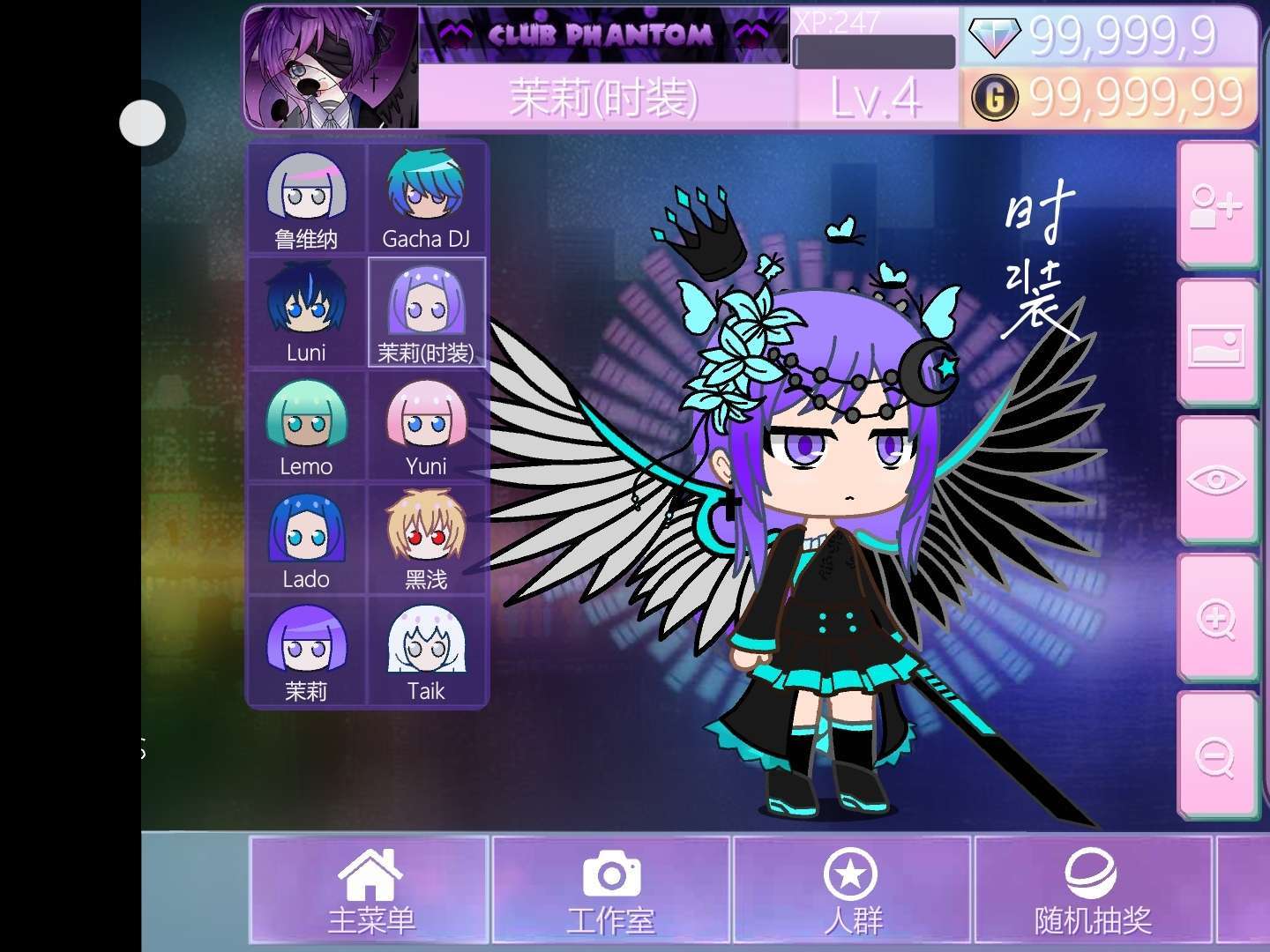Select the Lado character slot
This screenshot has height=952, width=1270.
click(306, 539)
